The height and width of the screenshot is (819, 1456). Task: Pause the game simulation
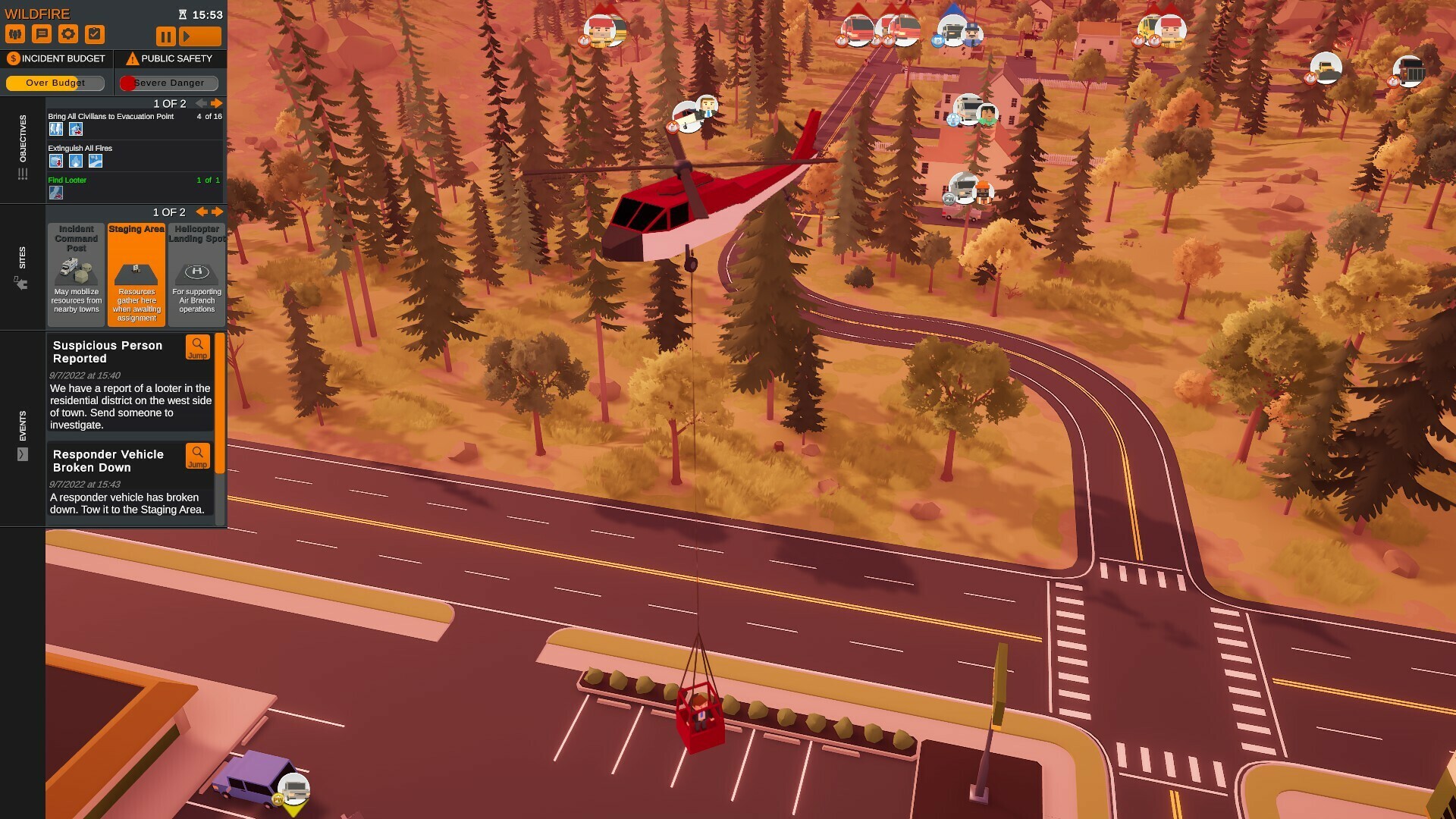(x=165, y=35)
